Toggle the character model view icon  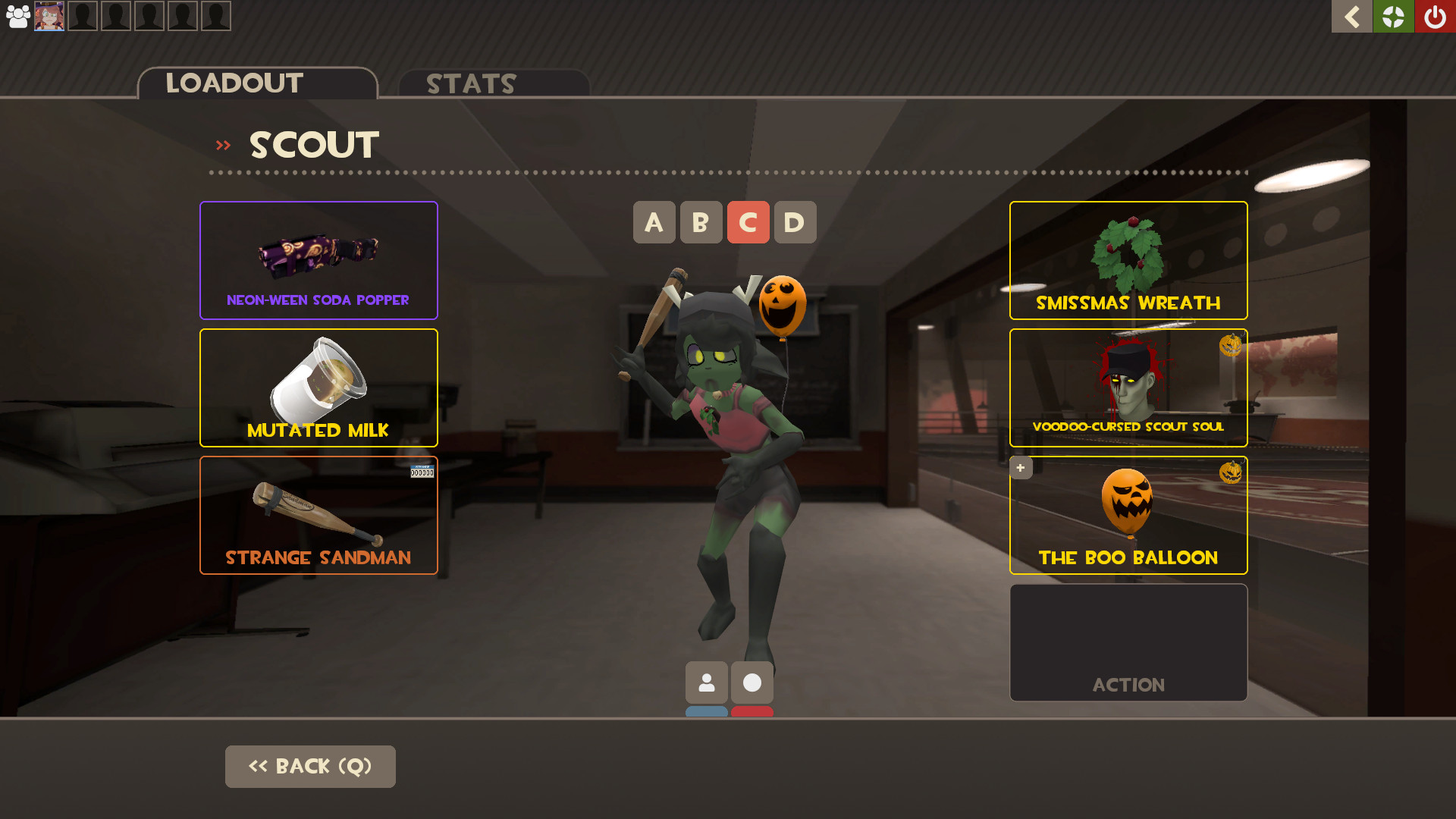(x=706, y=682)
